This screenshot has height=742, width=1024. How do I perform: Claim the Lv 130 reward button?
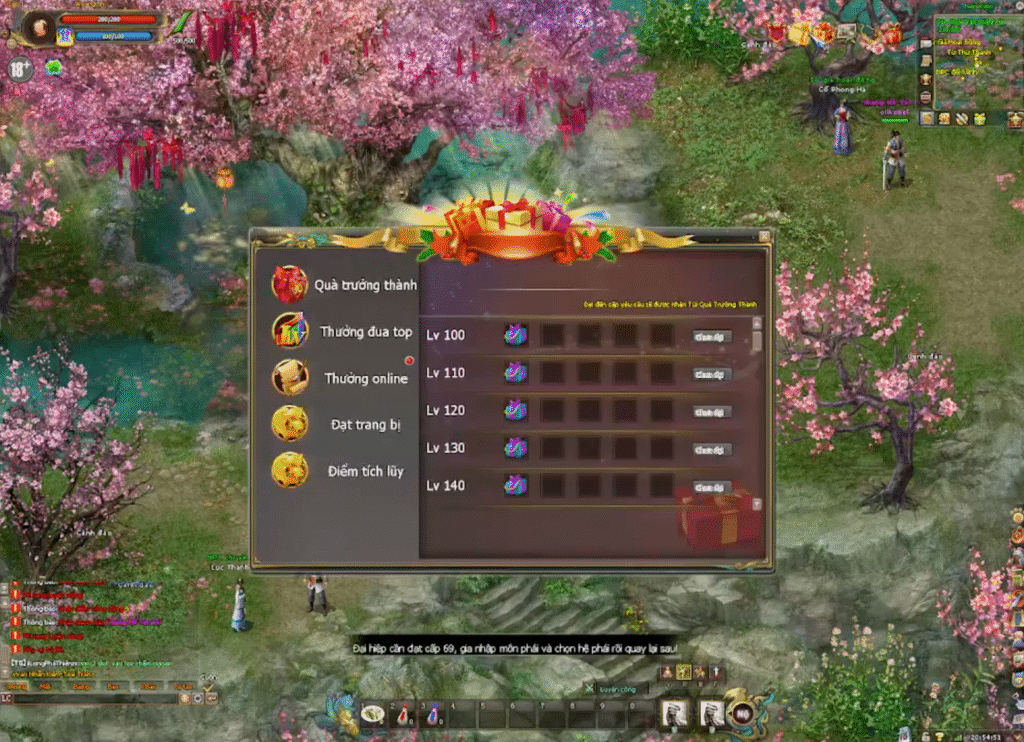[x=712, y=450]
